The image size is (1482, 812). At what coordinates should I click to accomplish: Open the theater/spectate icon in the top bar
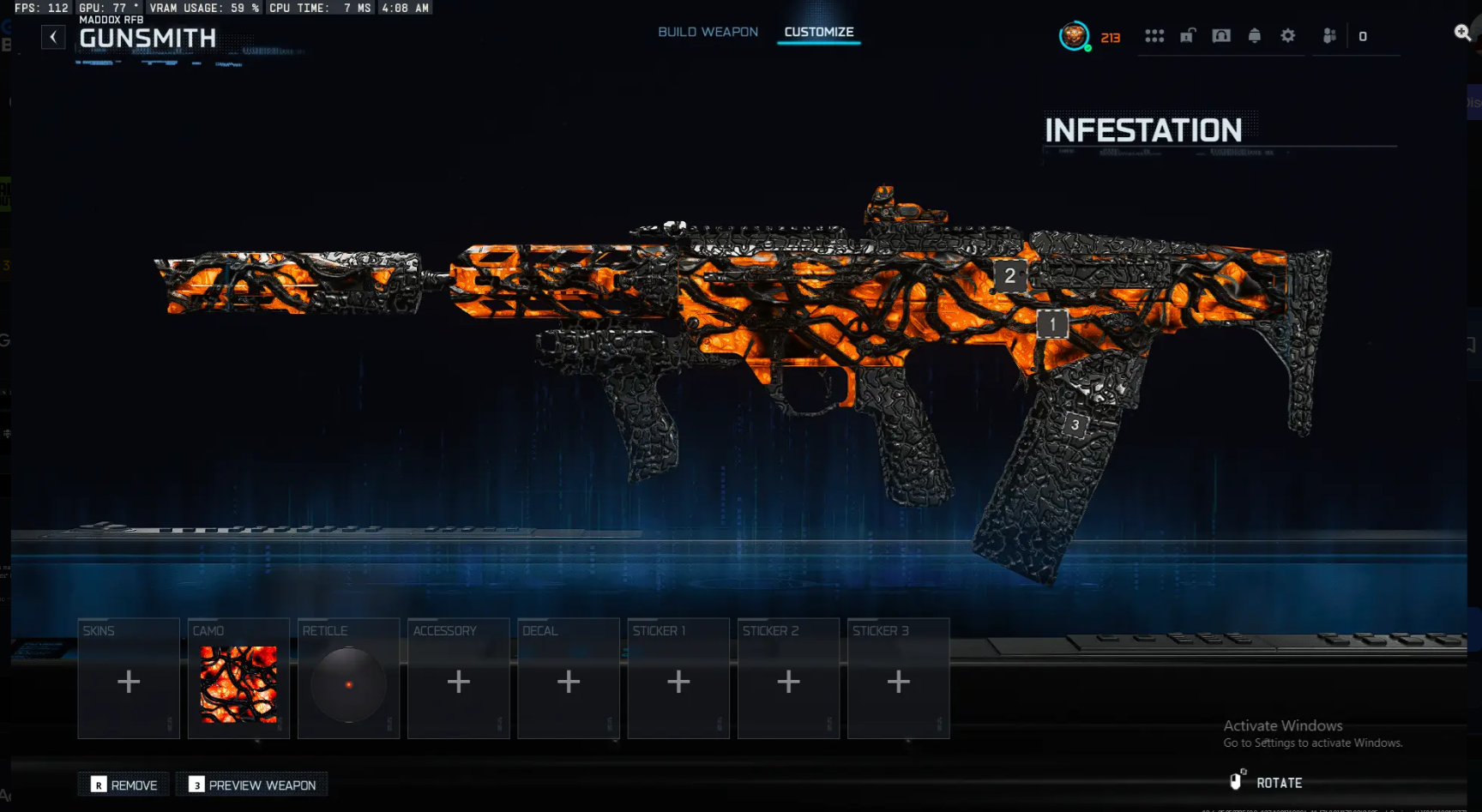point(1220,36)
